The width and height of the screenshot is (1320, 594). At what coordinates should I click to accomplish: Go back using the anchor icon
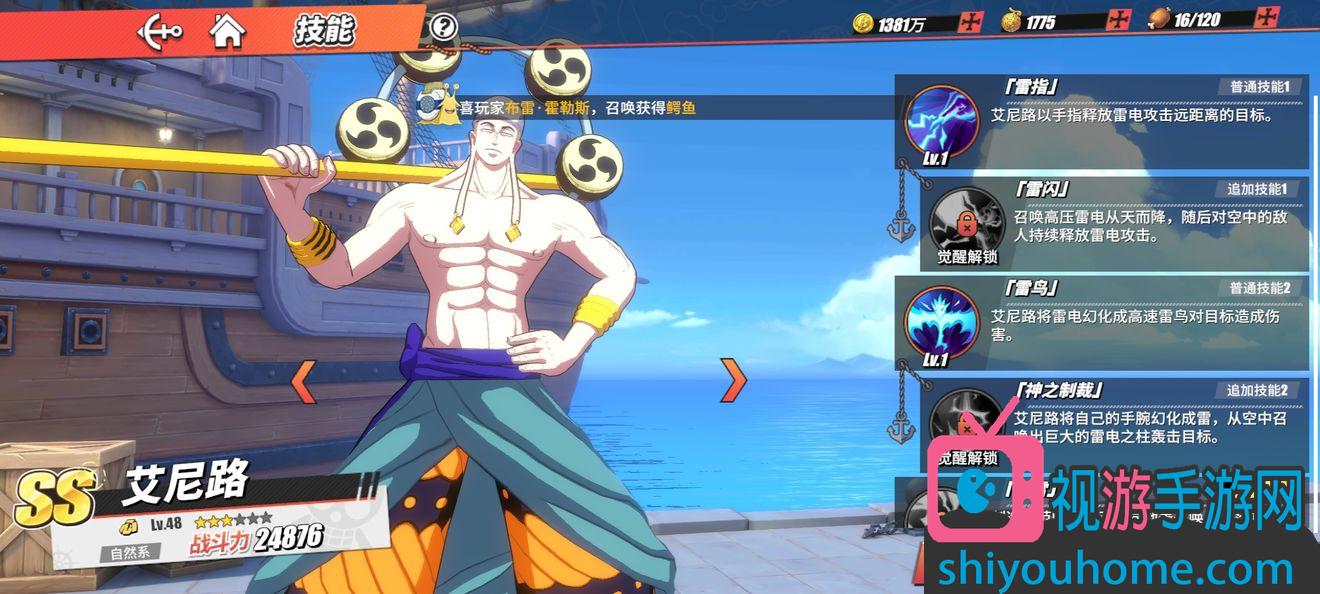point(159,31)
